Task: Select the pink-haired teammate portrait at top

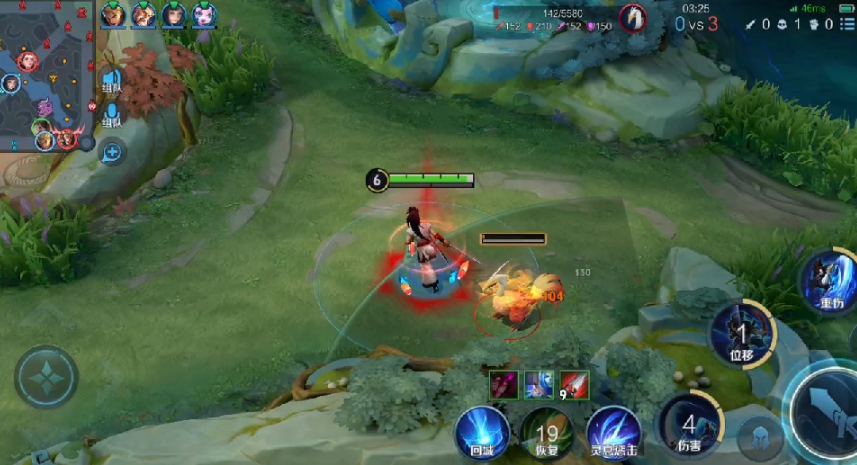Action: pos(204,15)
